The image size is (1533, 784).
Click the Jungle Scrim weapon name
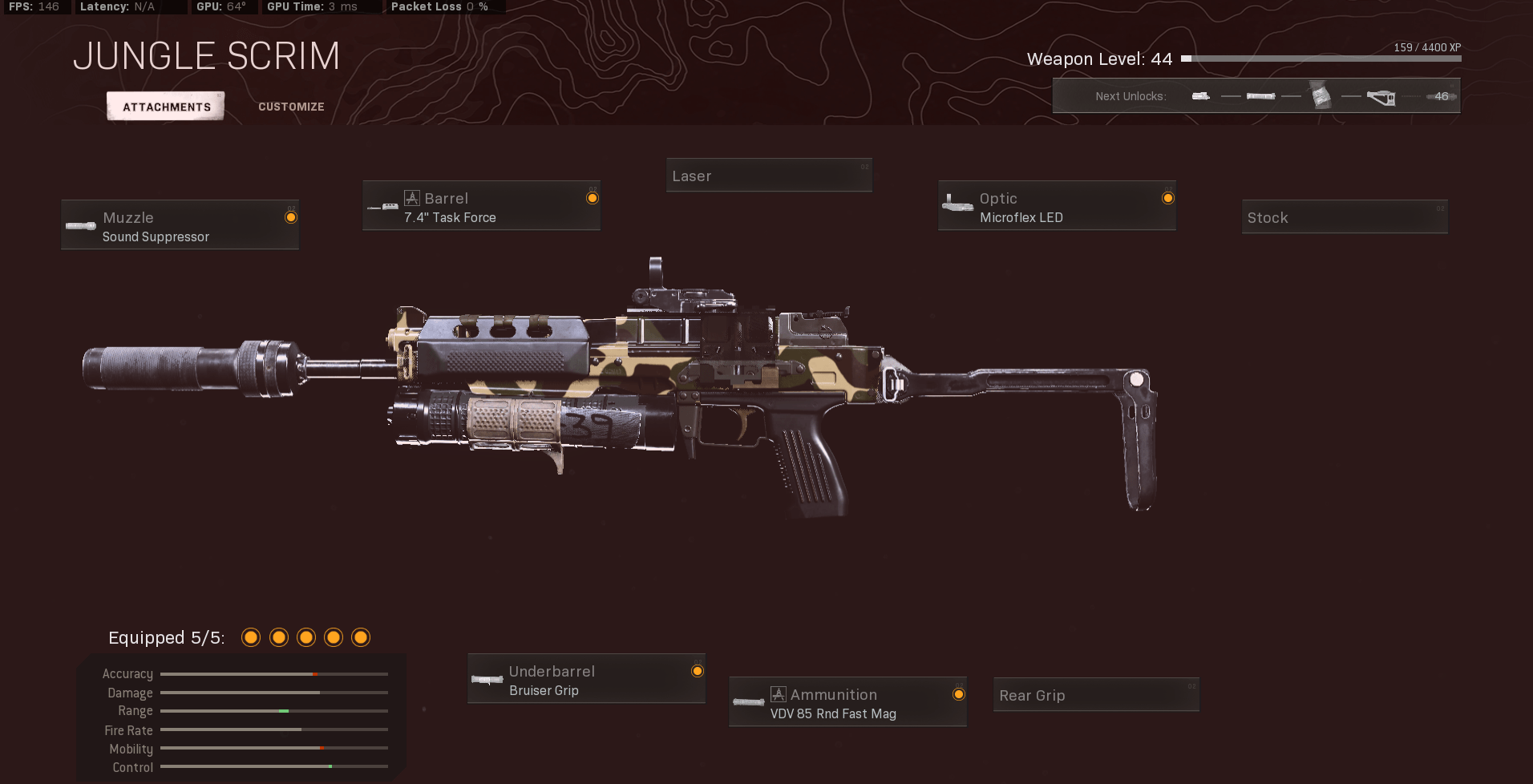207,55
